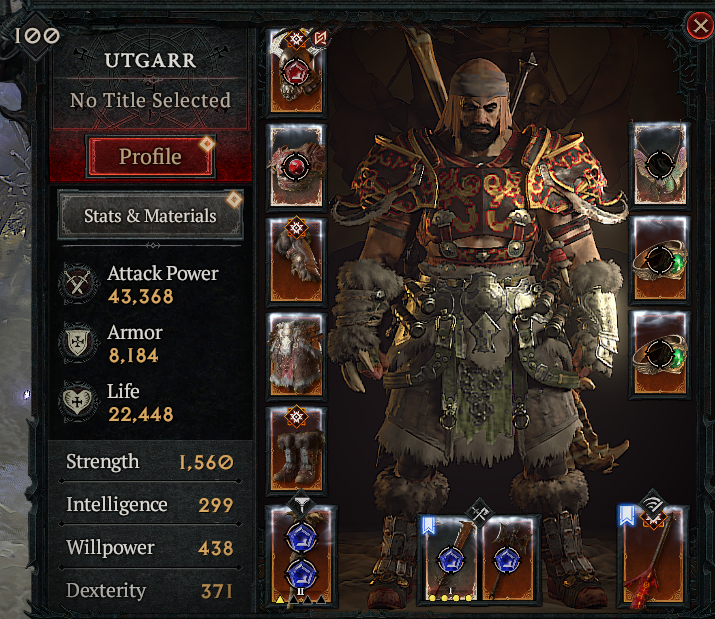Close the character panel with the red X
Viewport: 715px width, 619px height.
[x=699, y=27]
